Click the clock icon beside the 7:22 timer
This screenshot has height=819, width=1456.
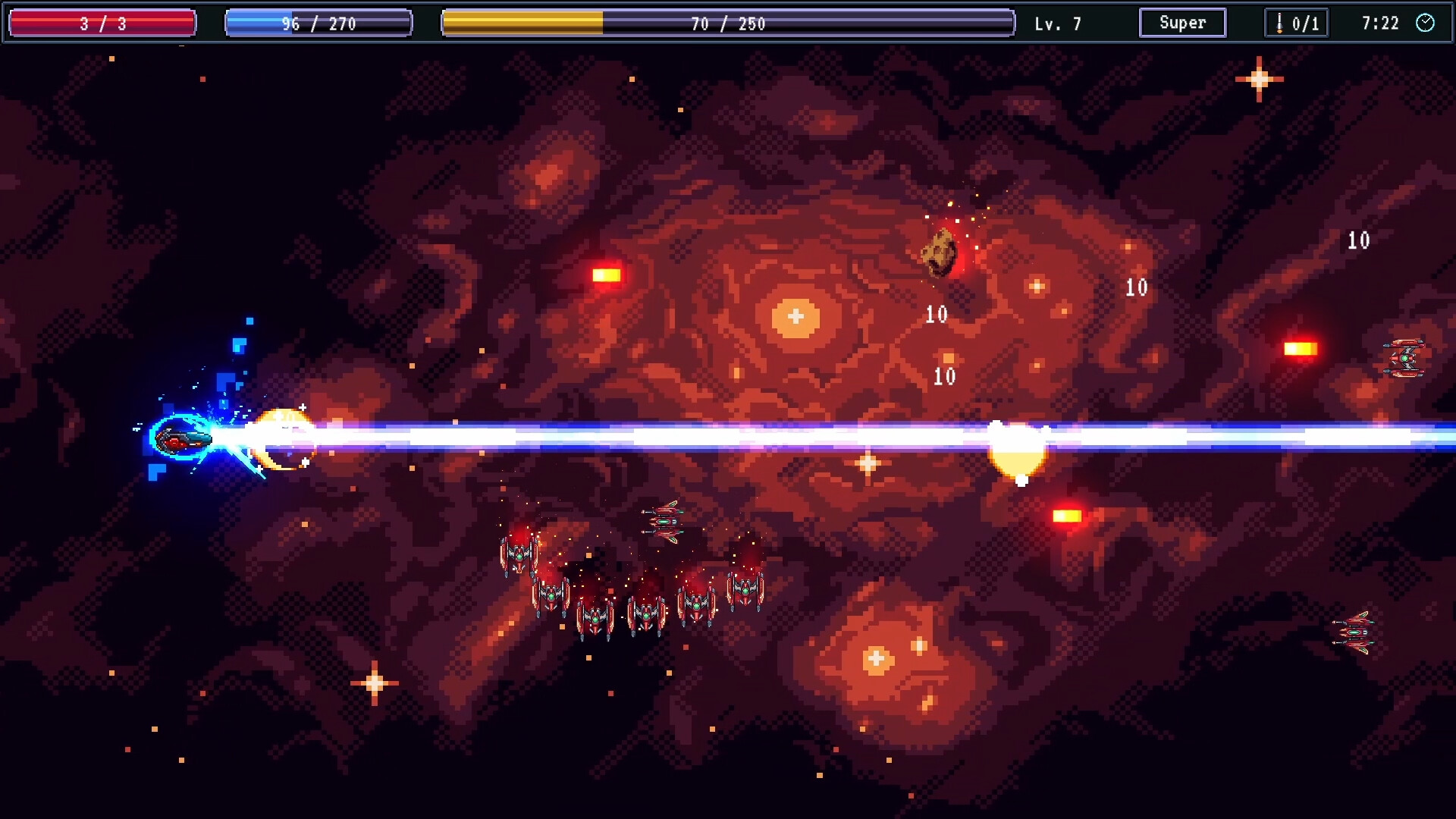pyautogui.click(x=1426, y=24)
